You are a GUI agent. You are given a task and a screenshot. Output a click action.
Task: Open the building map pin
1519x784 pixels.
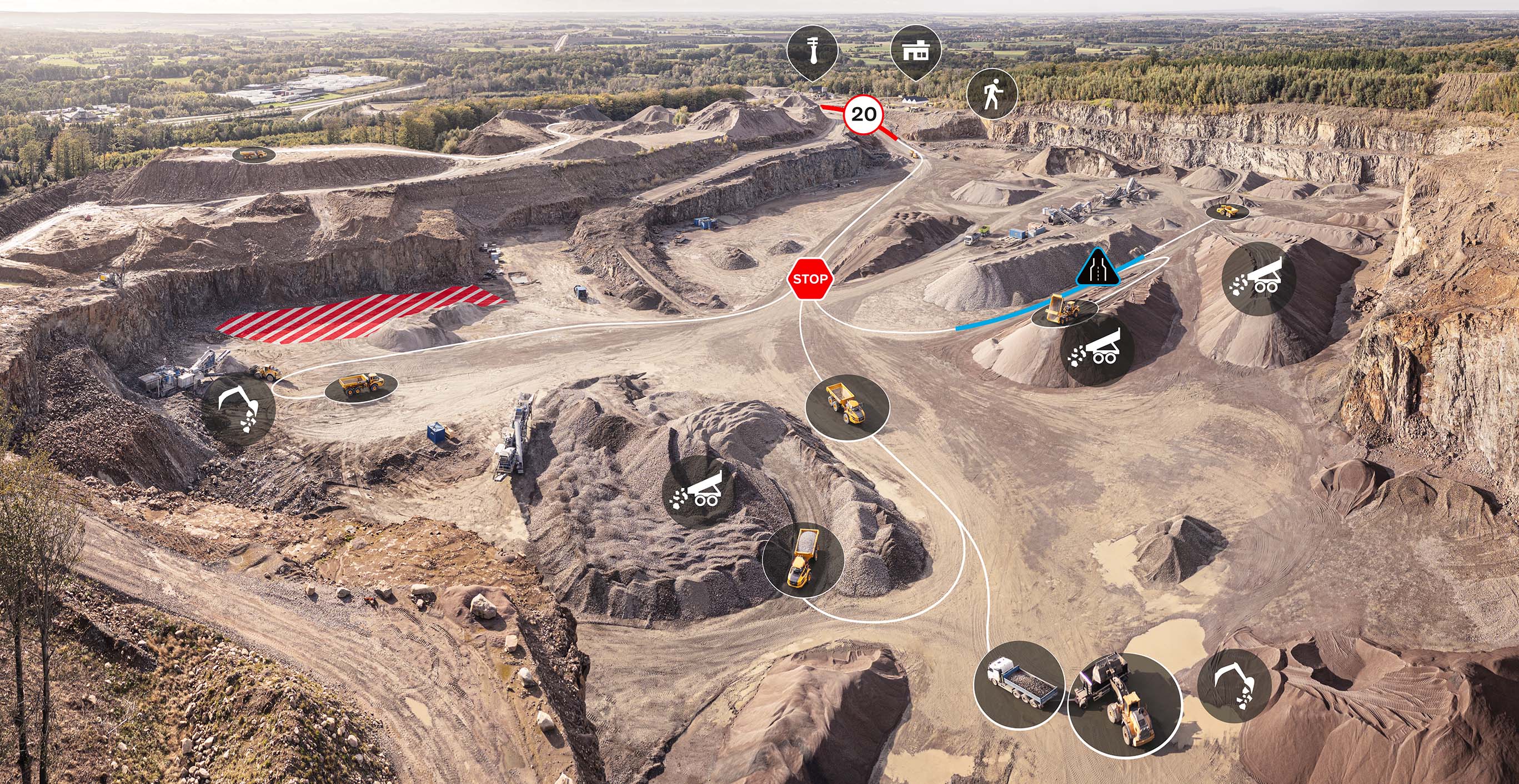[915, 51]
